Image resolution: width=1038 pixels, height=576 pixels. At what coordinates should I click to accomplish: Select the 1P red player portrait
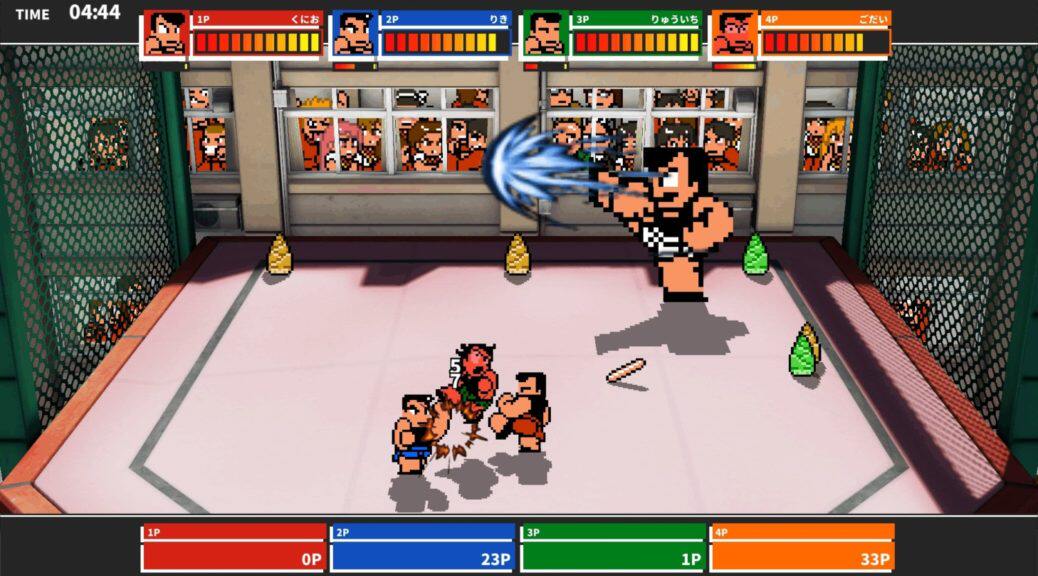(165, 34)
